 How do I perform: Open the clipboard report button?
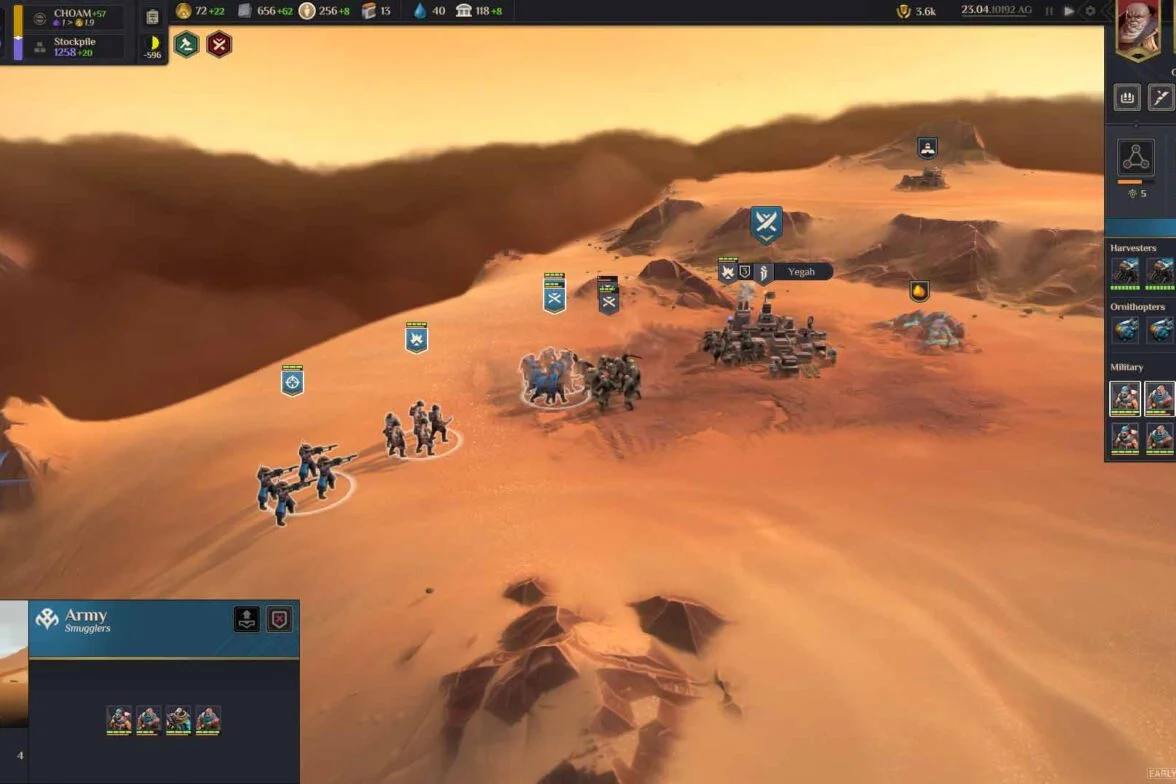click(152, 17)
